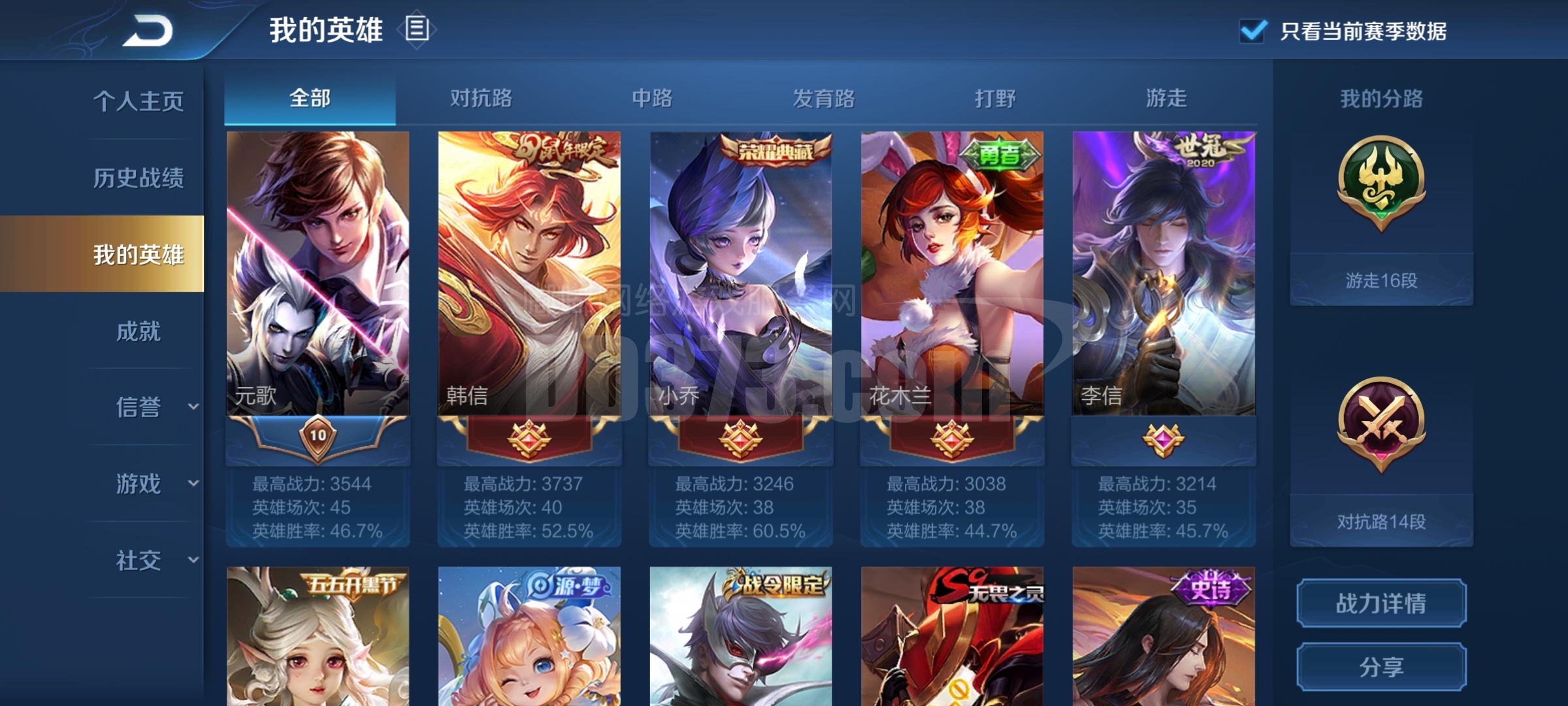Open the list icon beside 我的英雄 title

pos(417,29)
